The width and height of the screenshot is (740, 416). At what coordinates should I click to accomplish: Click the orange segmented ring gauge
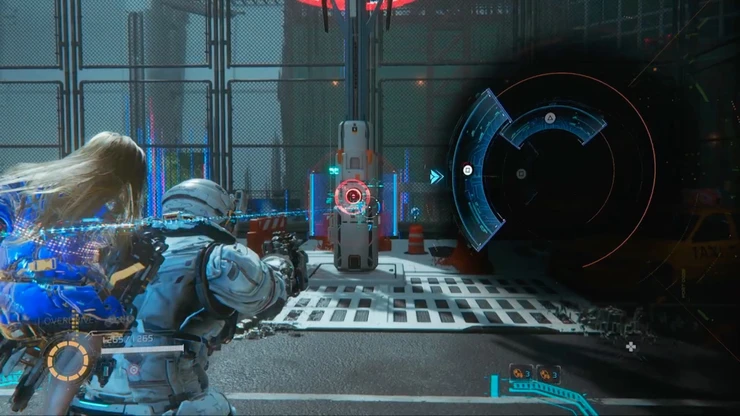pos(70,361)
